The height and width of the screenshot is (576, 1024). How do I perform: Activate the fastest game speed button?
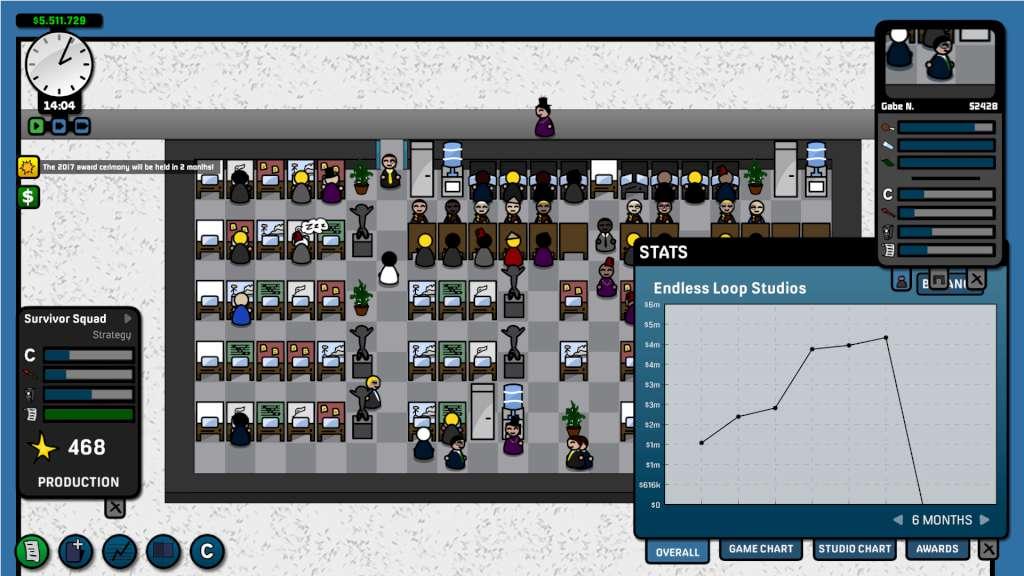tap(82, 126)
